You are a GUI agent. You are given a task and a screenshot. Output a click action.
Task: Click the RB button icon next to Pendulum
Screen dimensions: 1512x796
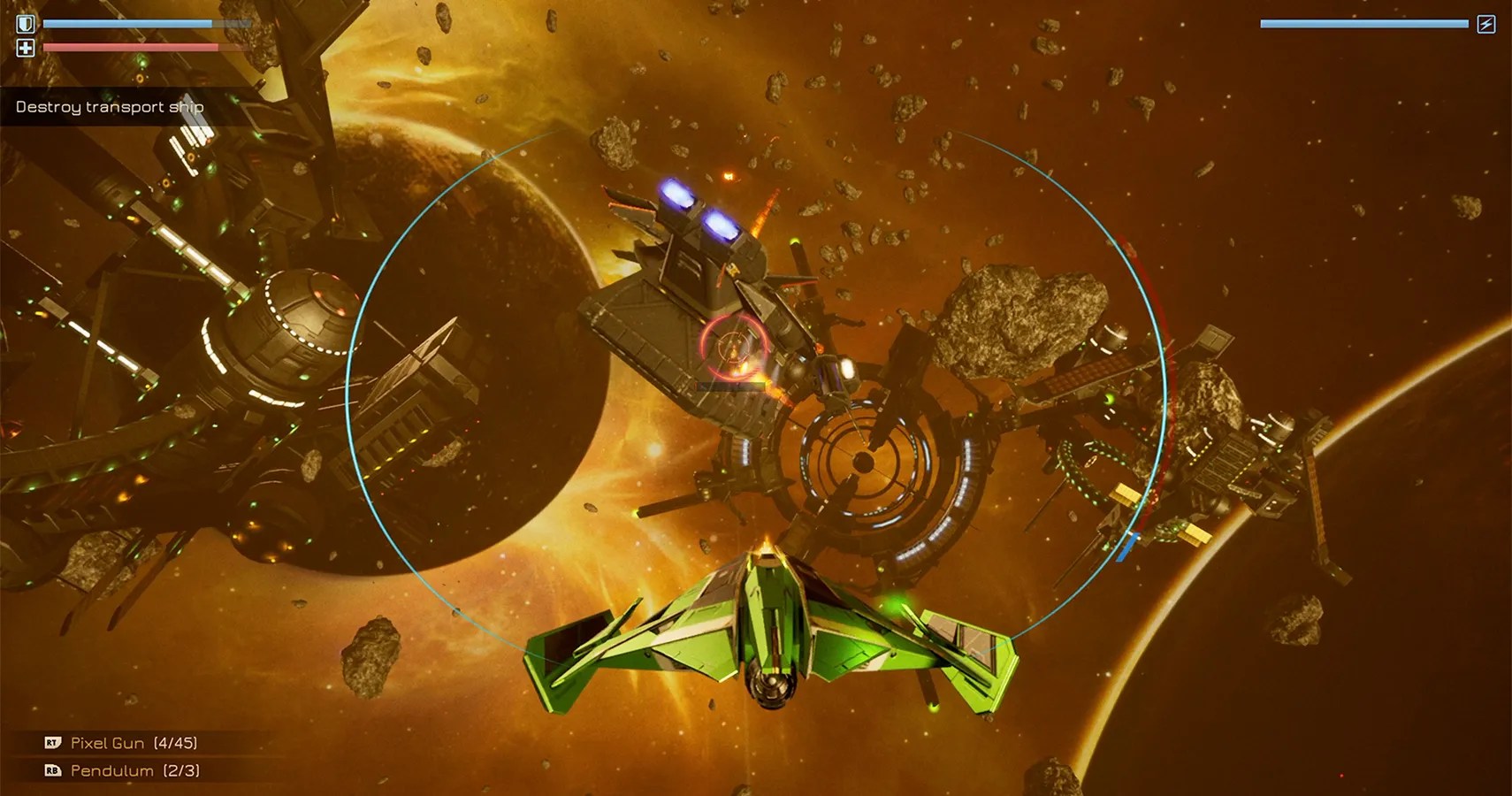click(x=51, y=770)
